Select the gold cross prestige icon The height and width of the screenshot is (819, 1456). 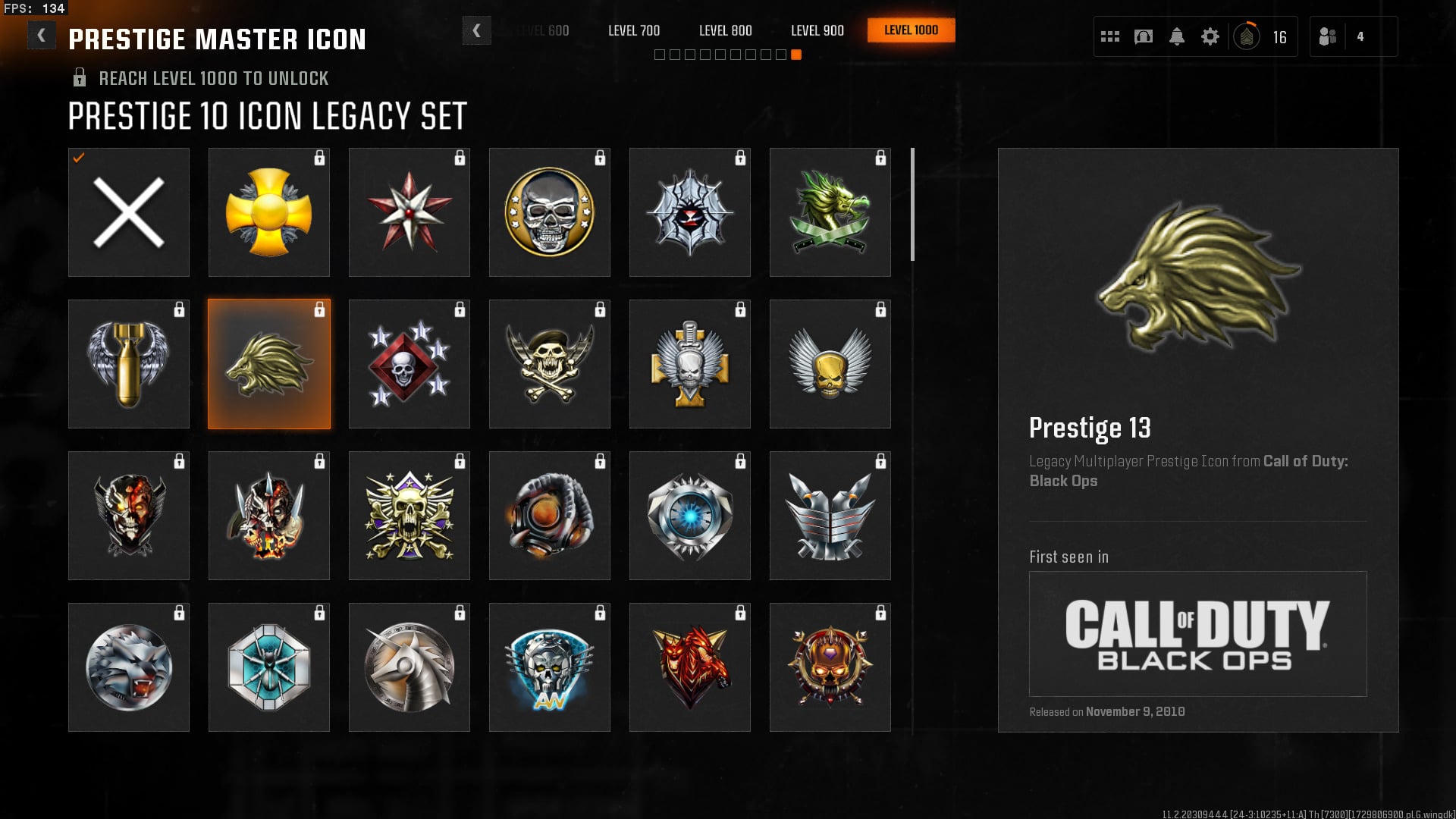pyautogui.click(x=269, y=212)
